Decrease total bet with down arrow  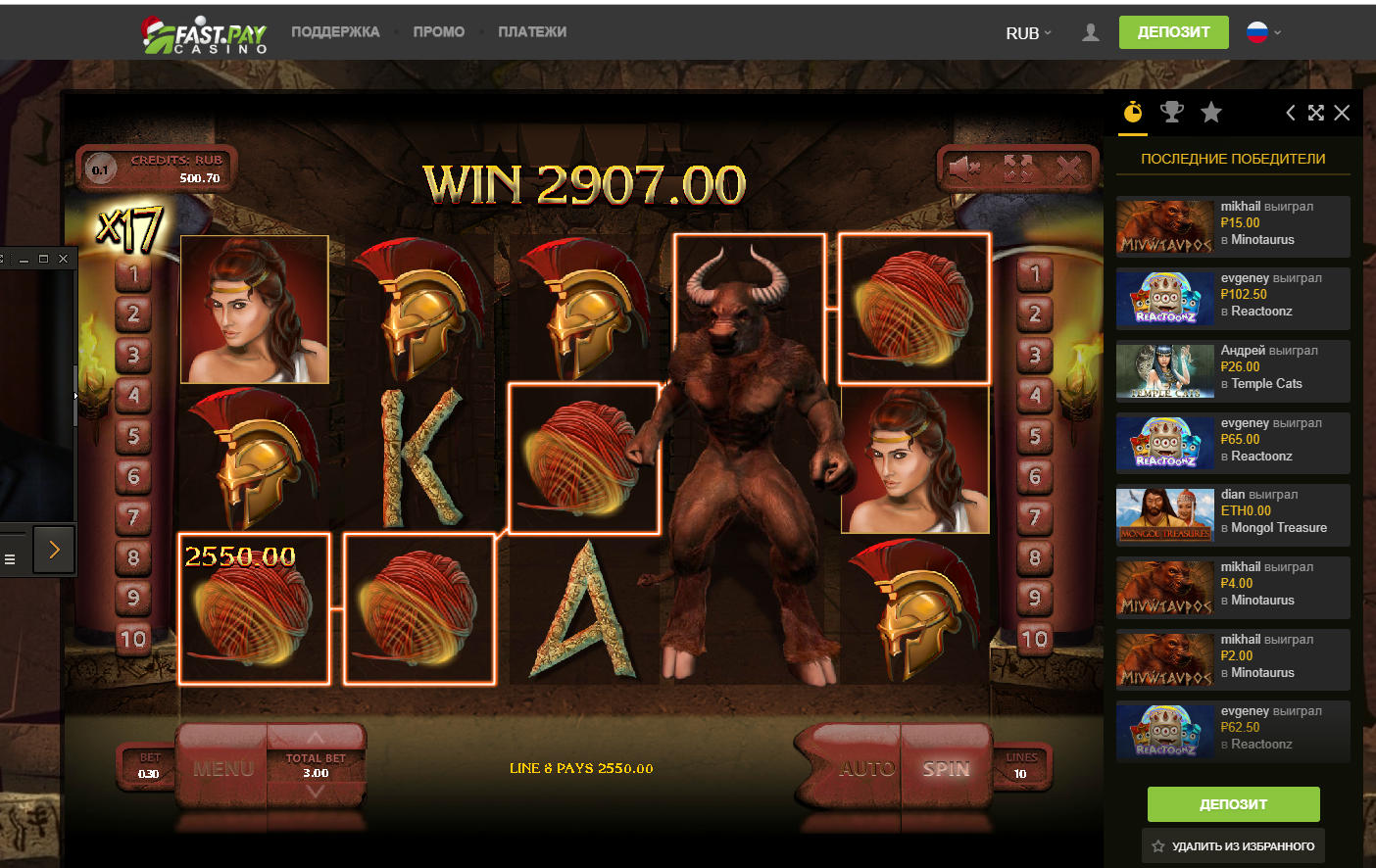coord(316,793)
